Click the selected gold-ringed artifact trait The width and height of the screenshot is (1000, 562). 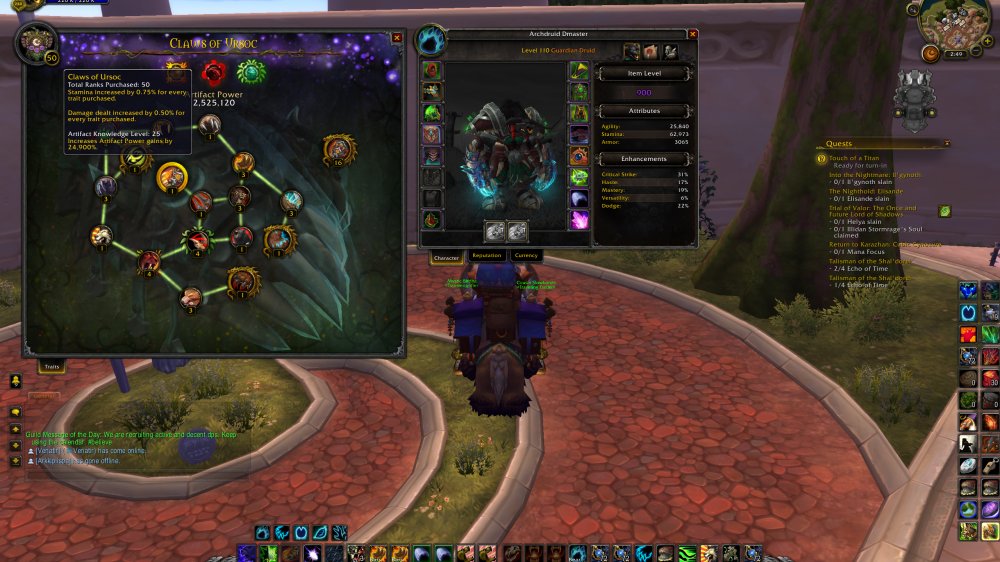[x=172, y=177]
